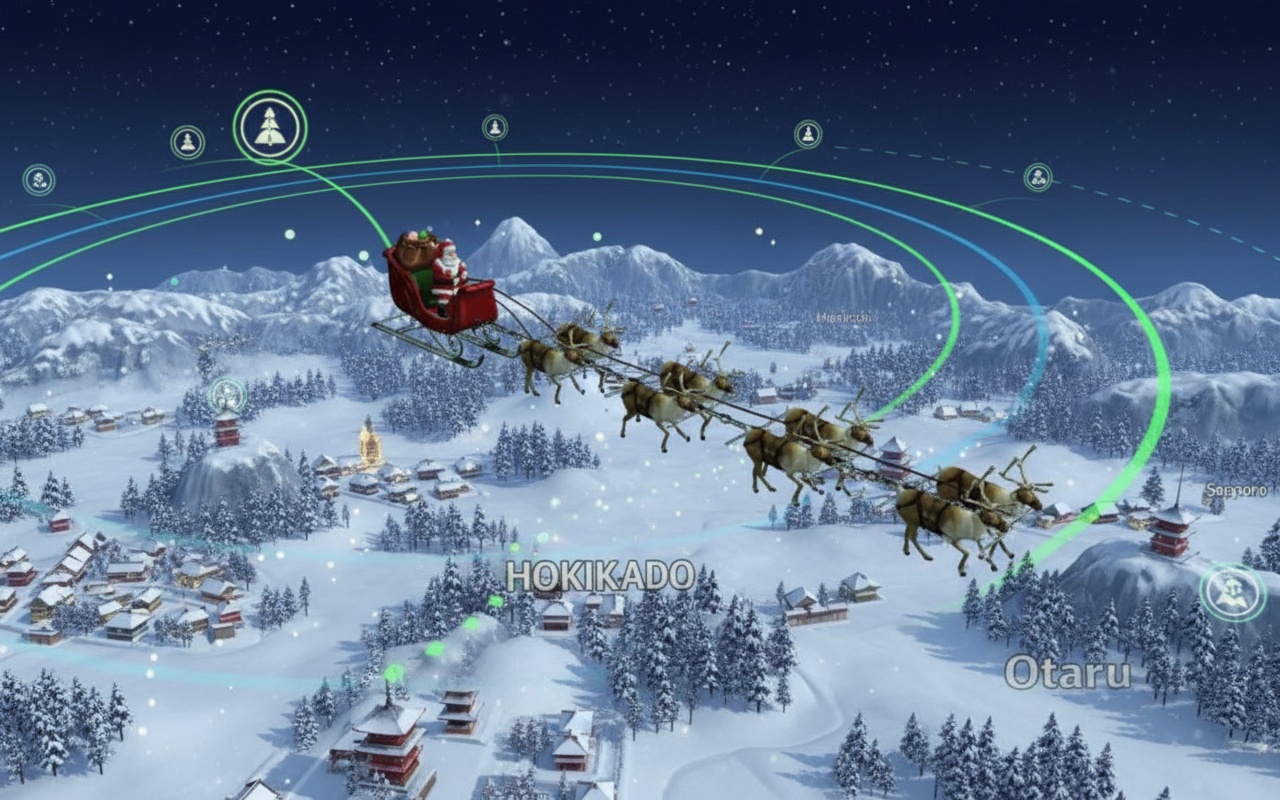Select the large highlighted Christmas tree marker
This screenshot has height=800, width=1280.
(270, 127)
